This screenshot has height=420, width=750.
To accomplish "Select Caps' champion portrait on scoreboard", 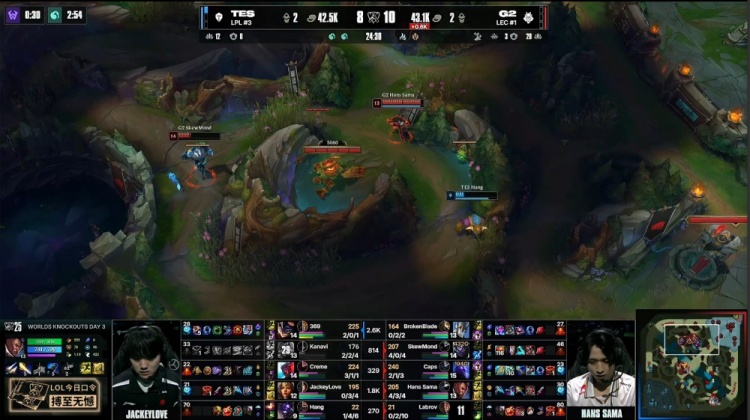I will click(461, 369).
